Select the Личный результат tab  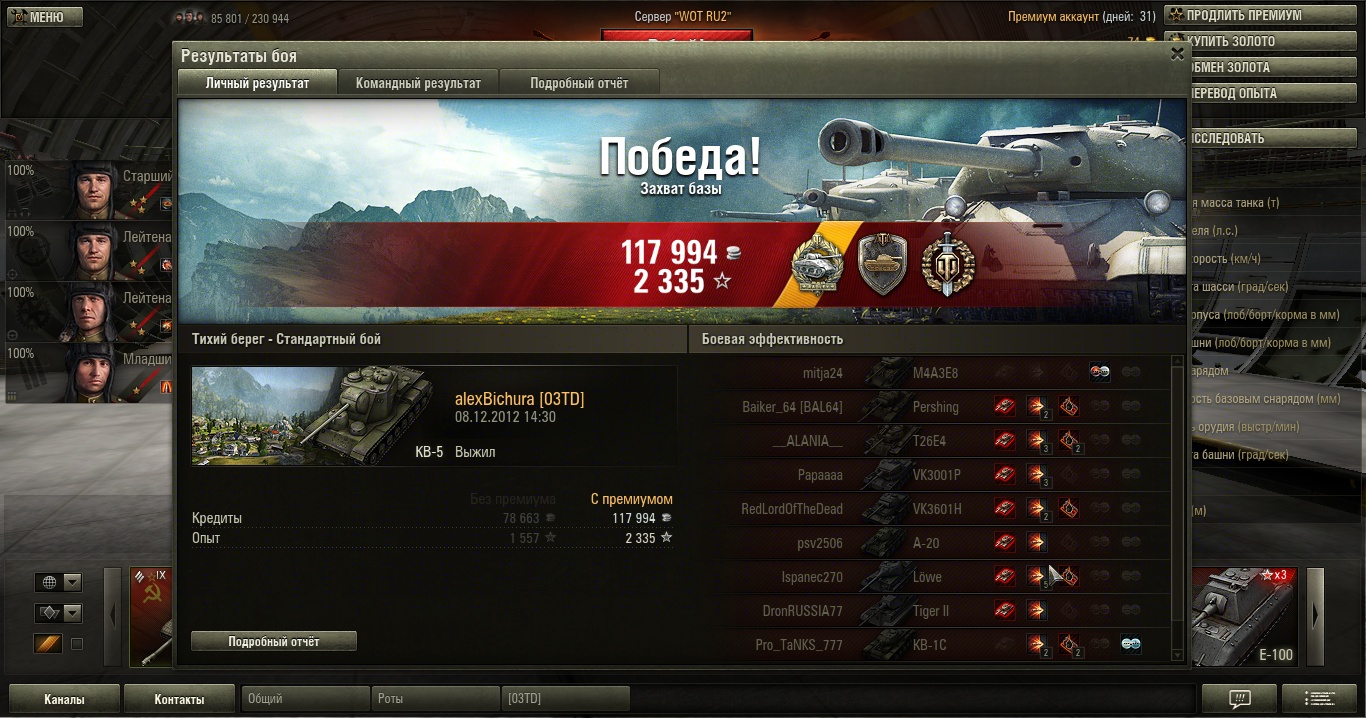click(257, 83)
